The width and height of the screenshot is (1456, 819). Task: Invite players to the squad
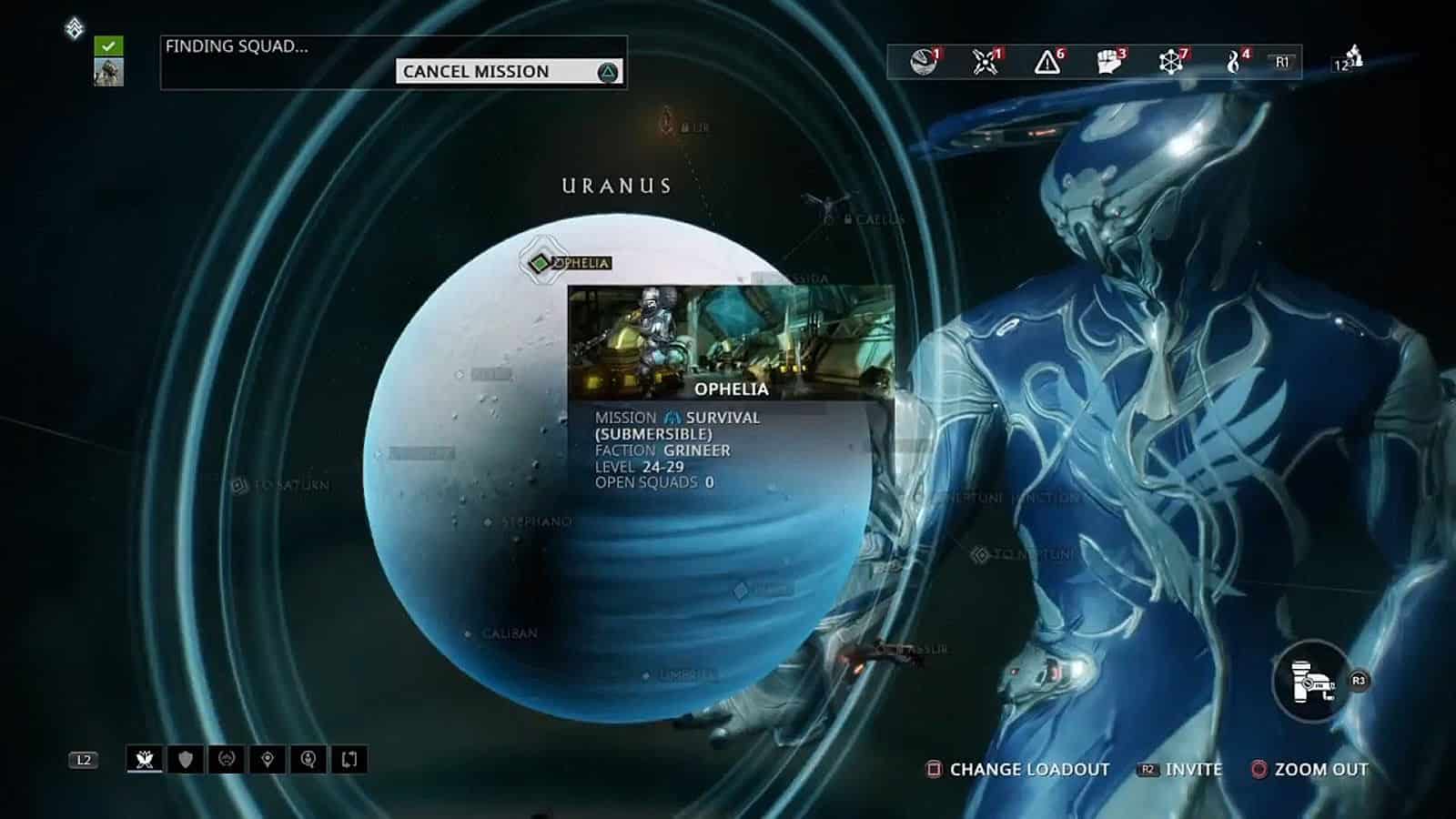pyautogui.click(x=1181, y=770)
